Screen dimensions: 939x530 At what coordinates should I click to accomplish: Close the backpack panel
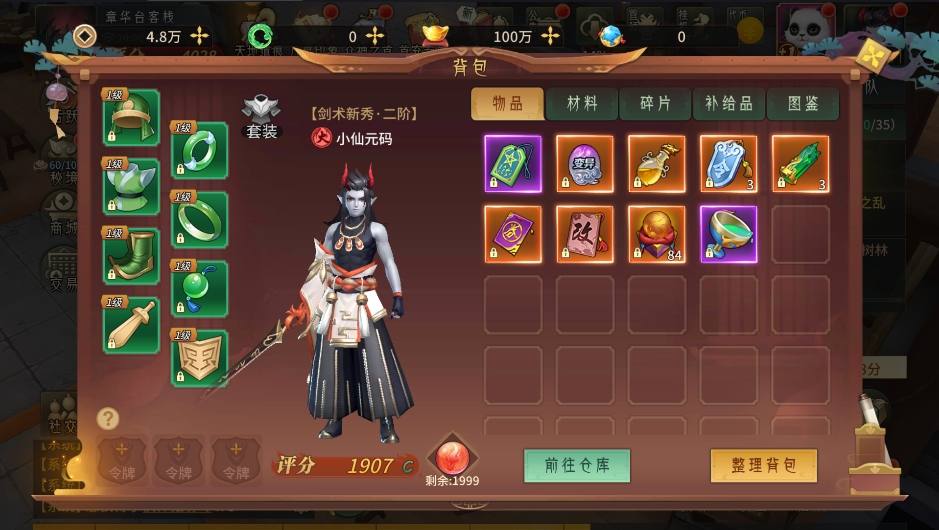pyautogui.click(x=877, y=55)
